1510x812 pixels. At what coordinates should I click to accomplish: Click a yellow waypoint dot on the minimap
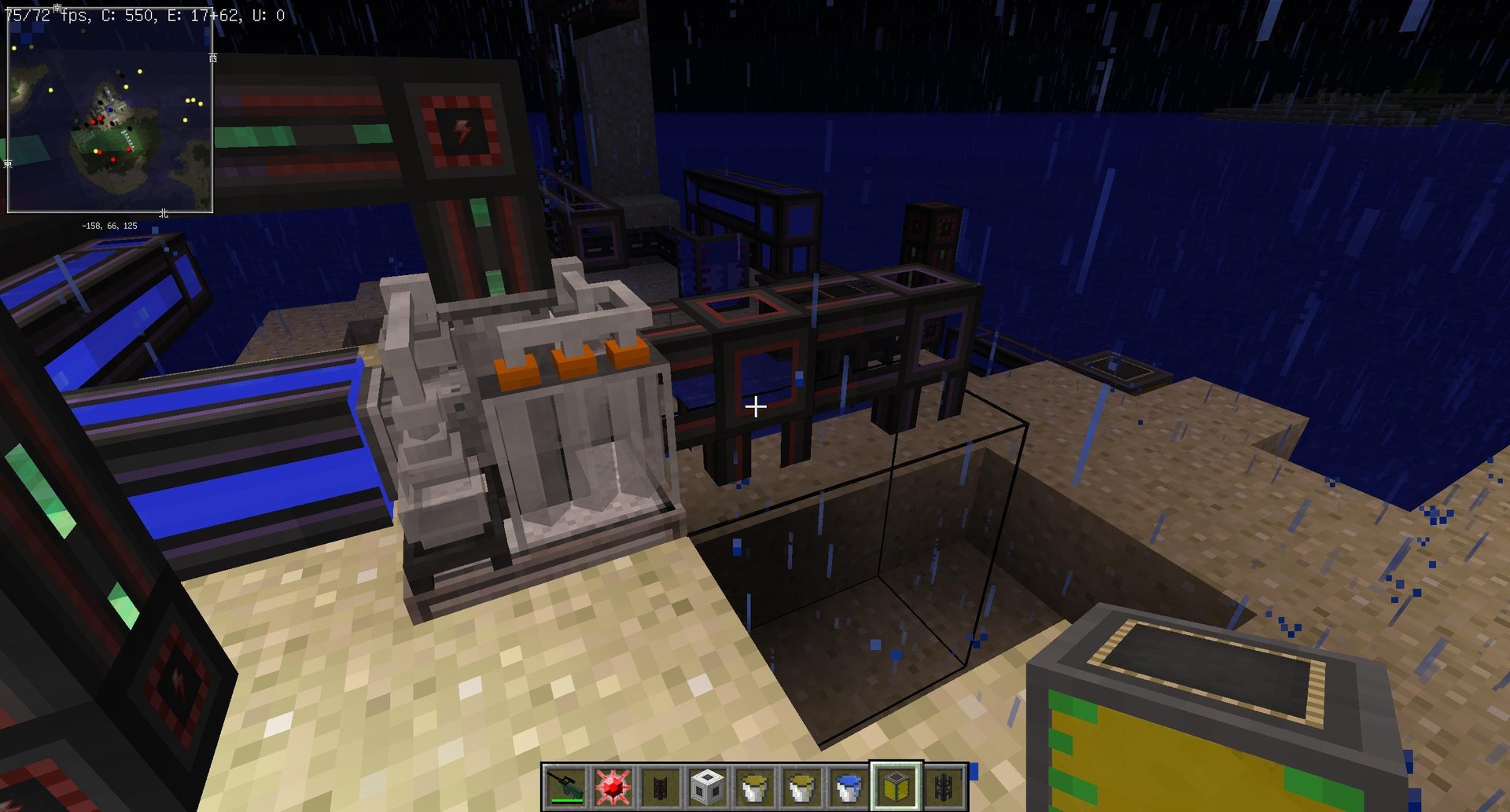[139, 72]
